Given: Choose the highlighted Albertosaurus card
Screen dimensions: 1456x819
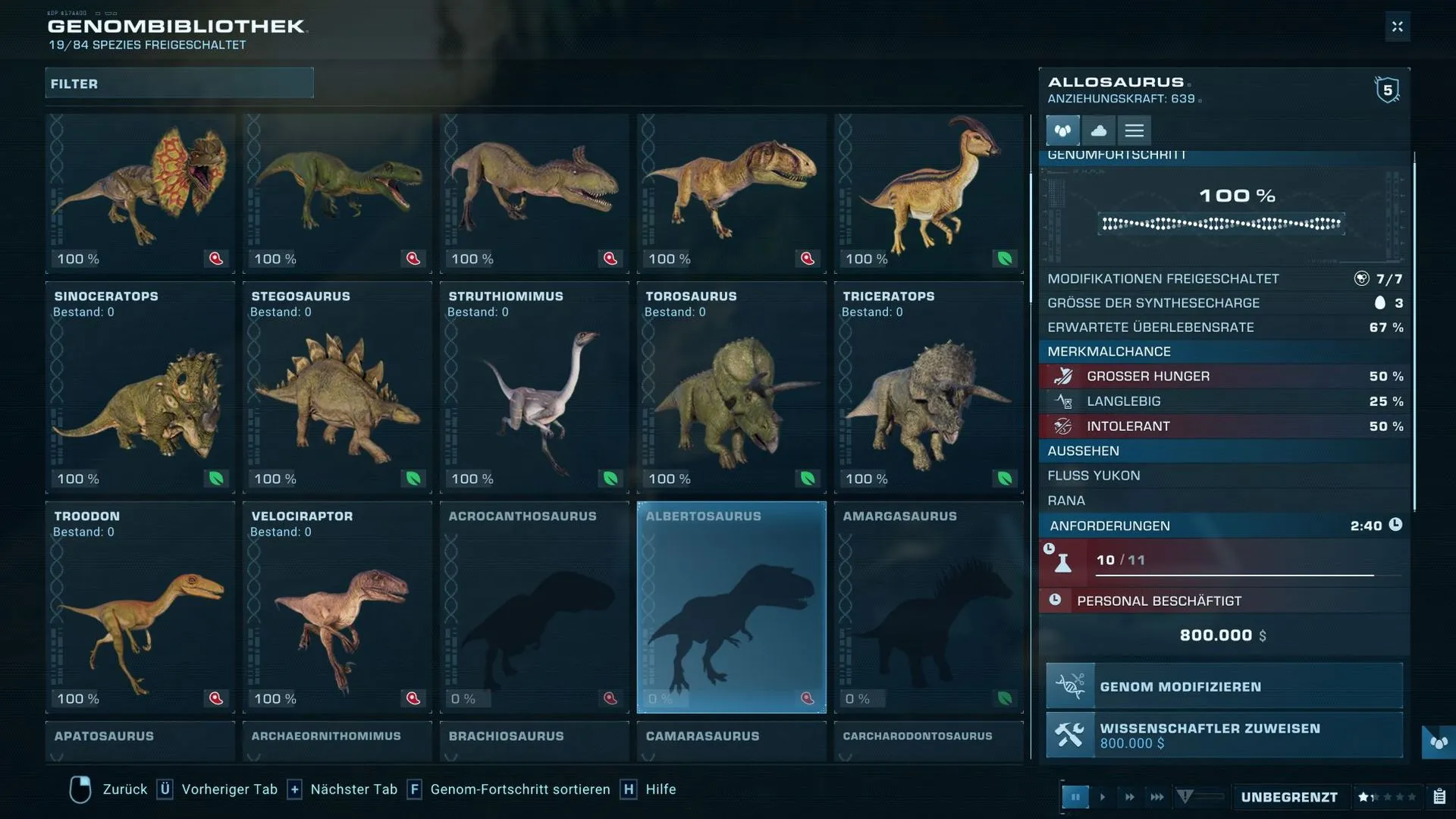Looking at the screenshot, I should [x=732, y=607].
